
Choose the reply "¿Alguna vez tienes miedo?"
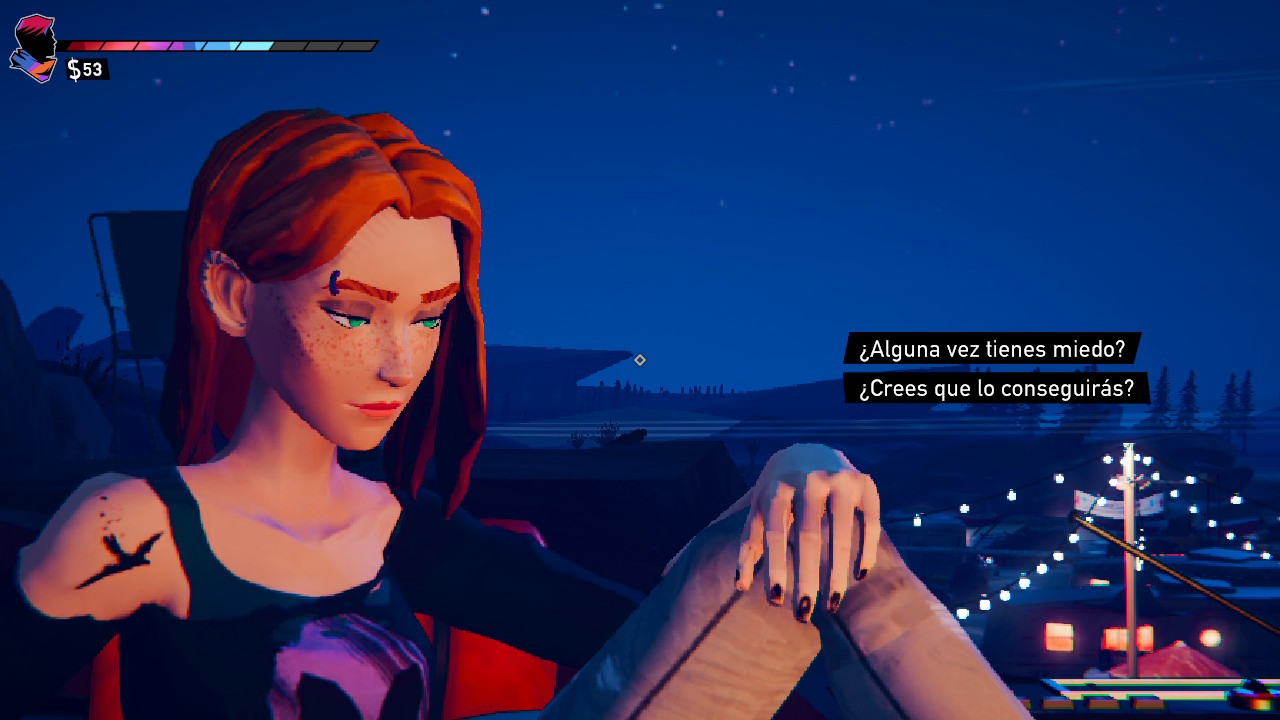[x=992, y=349]
